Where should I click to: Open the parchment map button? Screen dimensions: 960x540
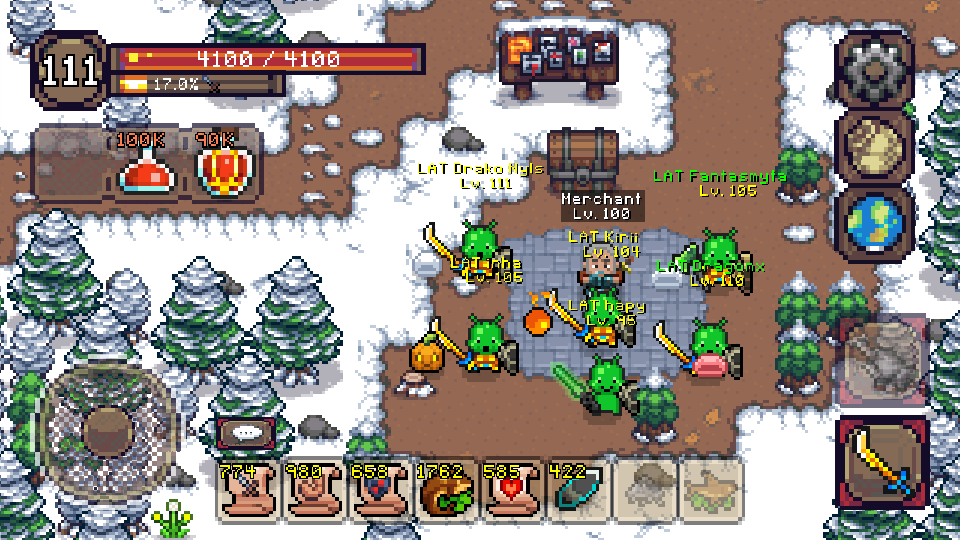(874, 146)
